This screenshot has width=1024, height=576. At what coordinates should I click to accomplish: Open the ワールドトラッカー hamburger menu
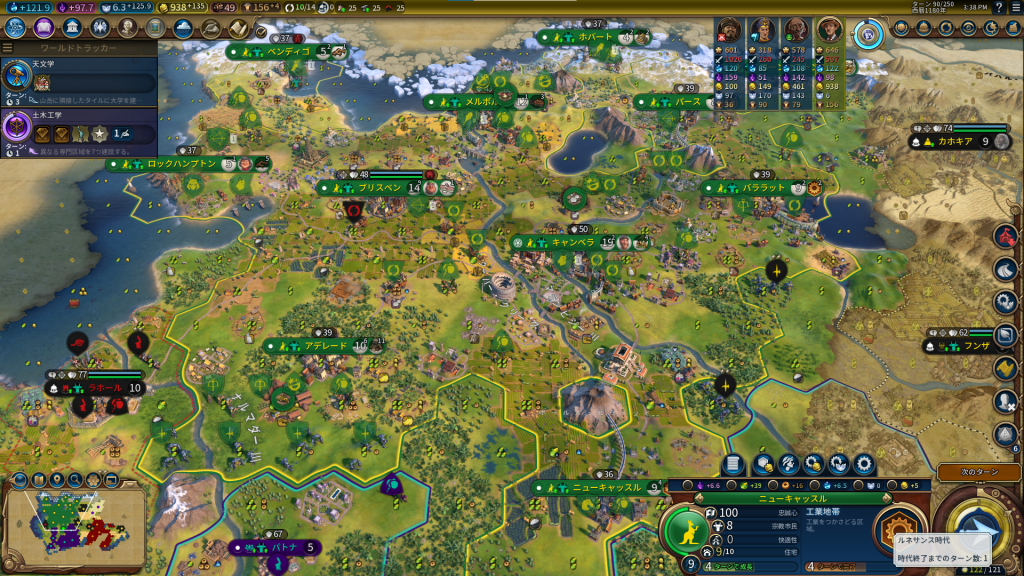8,47
